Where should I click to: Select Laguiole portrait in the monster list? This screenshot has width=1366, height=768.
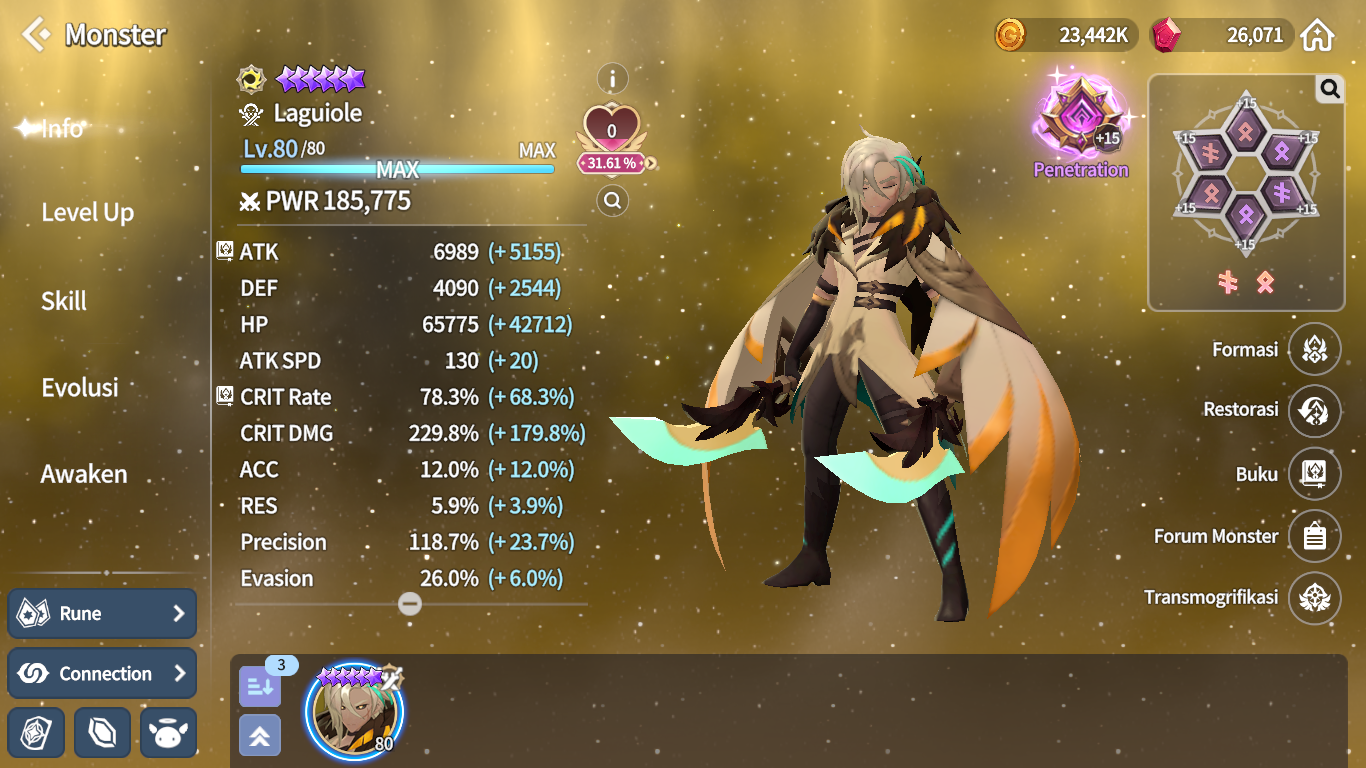pos(355,711)
